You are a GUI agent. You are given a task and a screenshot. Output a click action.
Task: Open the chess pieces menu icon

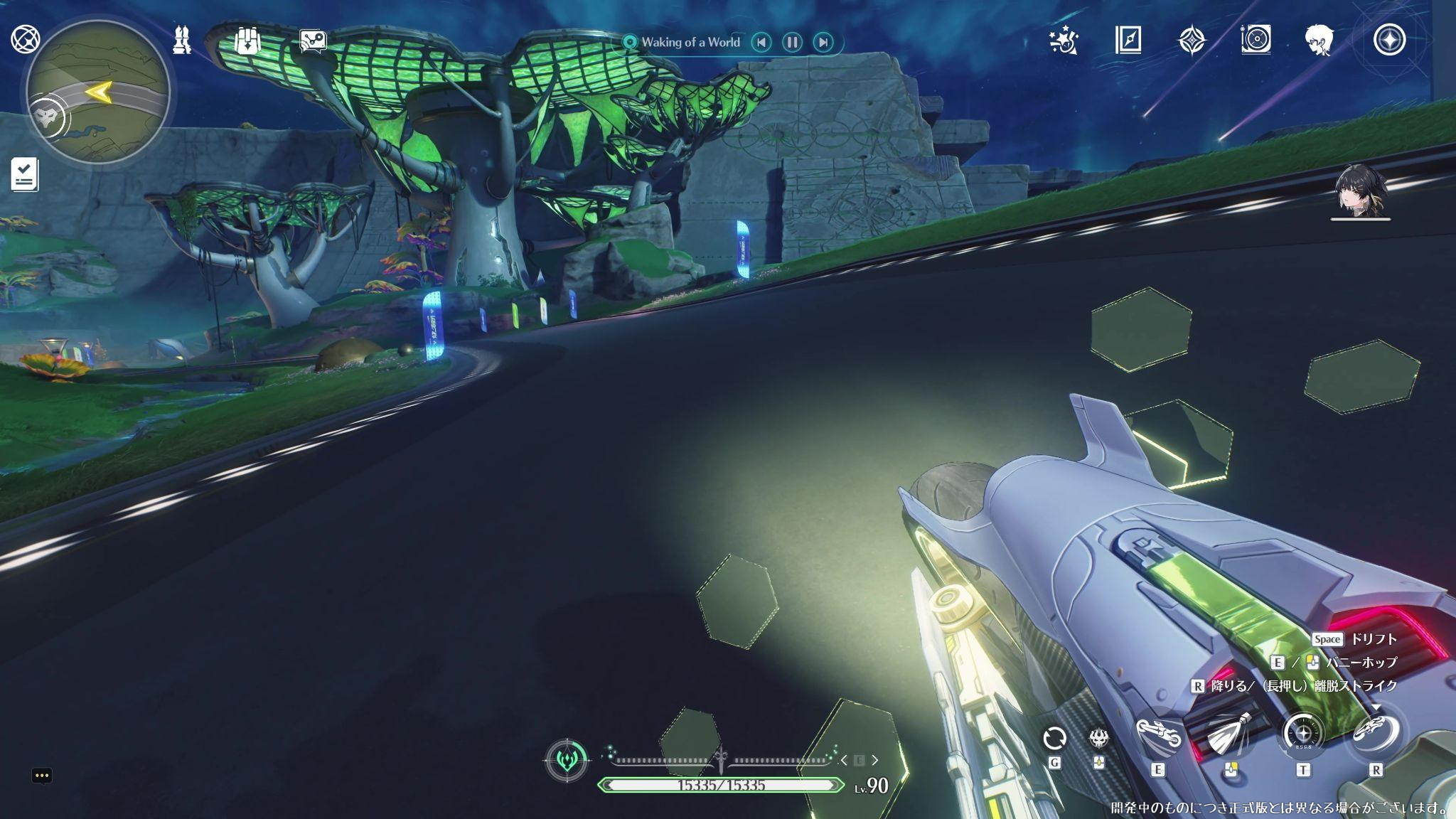(183, 40)
